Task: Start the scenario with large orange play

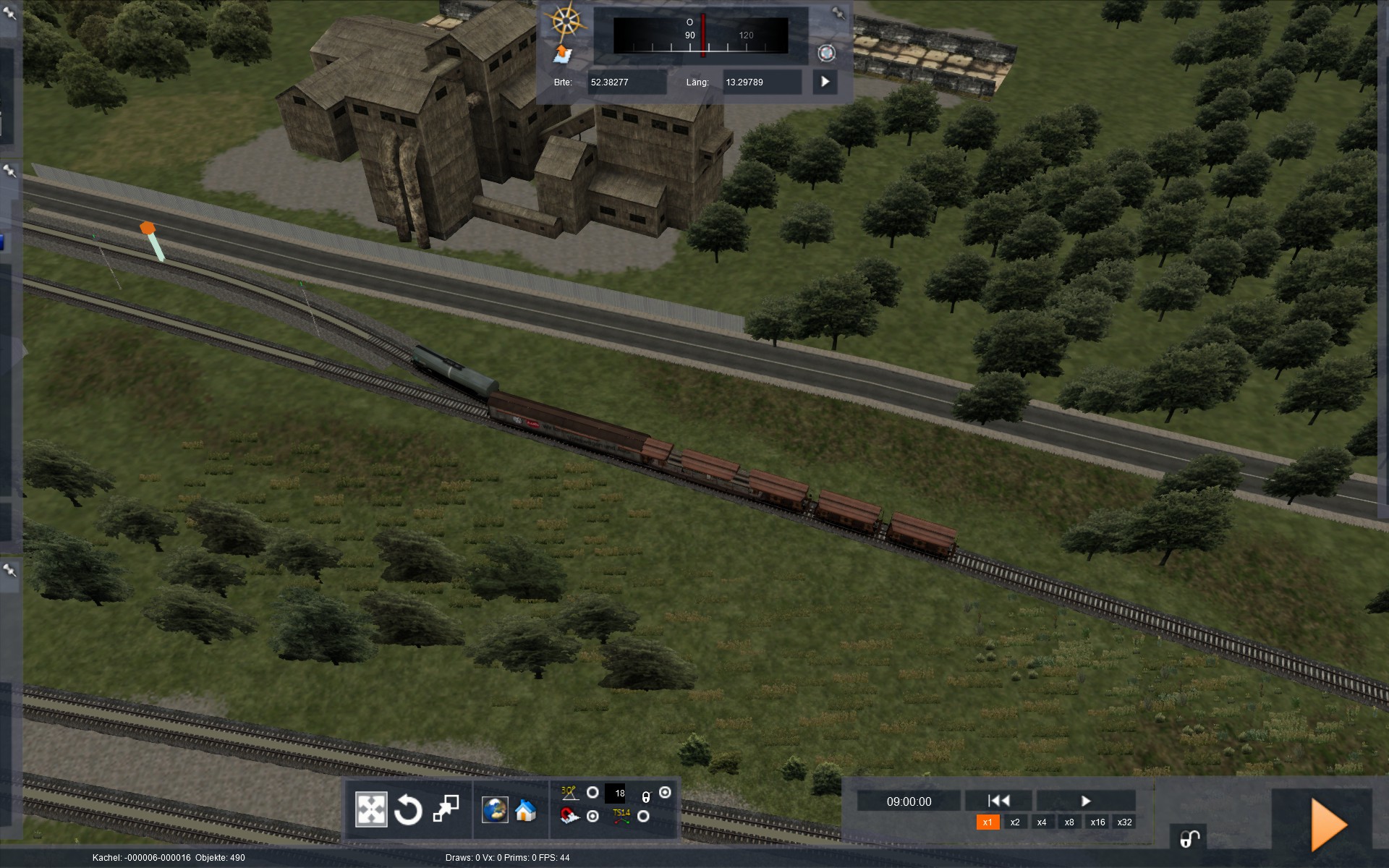Action: (x=1328, y=825)
